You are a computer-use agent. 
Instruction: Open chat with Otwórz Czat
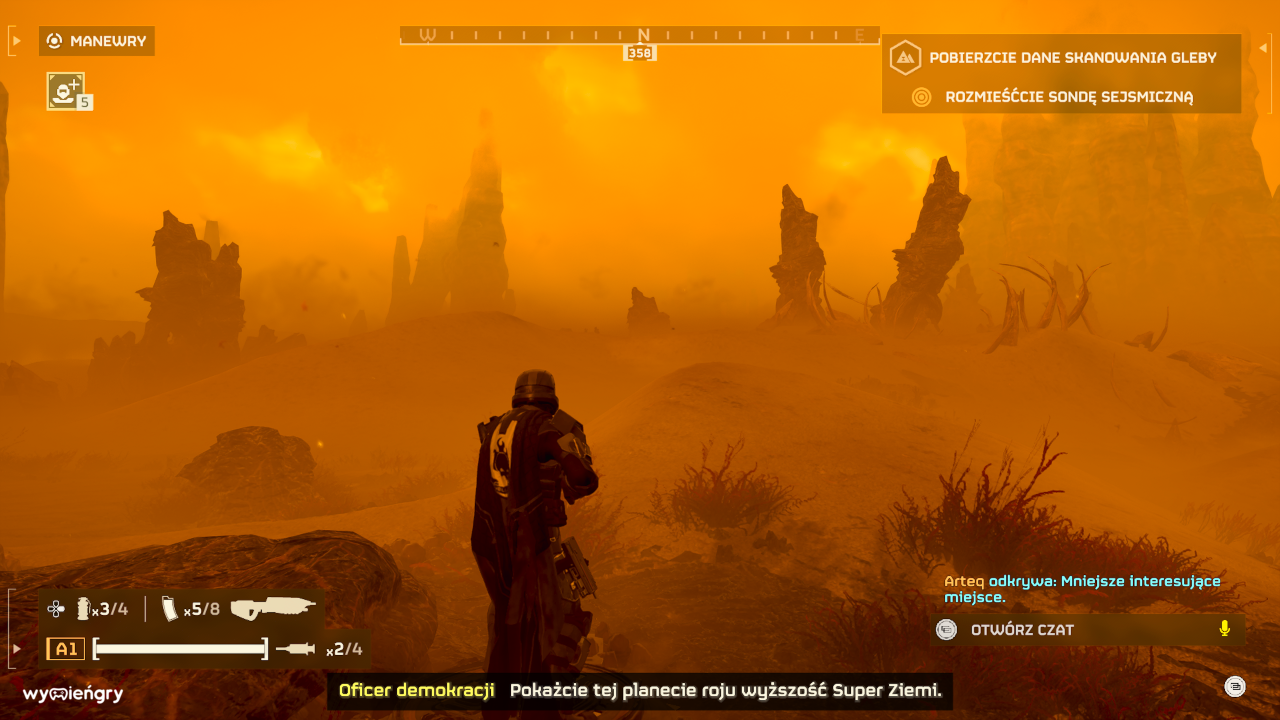(x=1020, y=629)
